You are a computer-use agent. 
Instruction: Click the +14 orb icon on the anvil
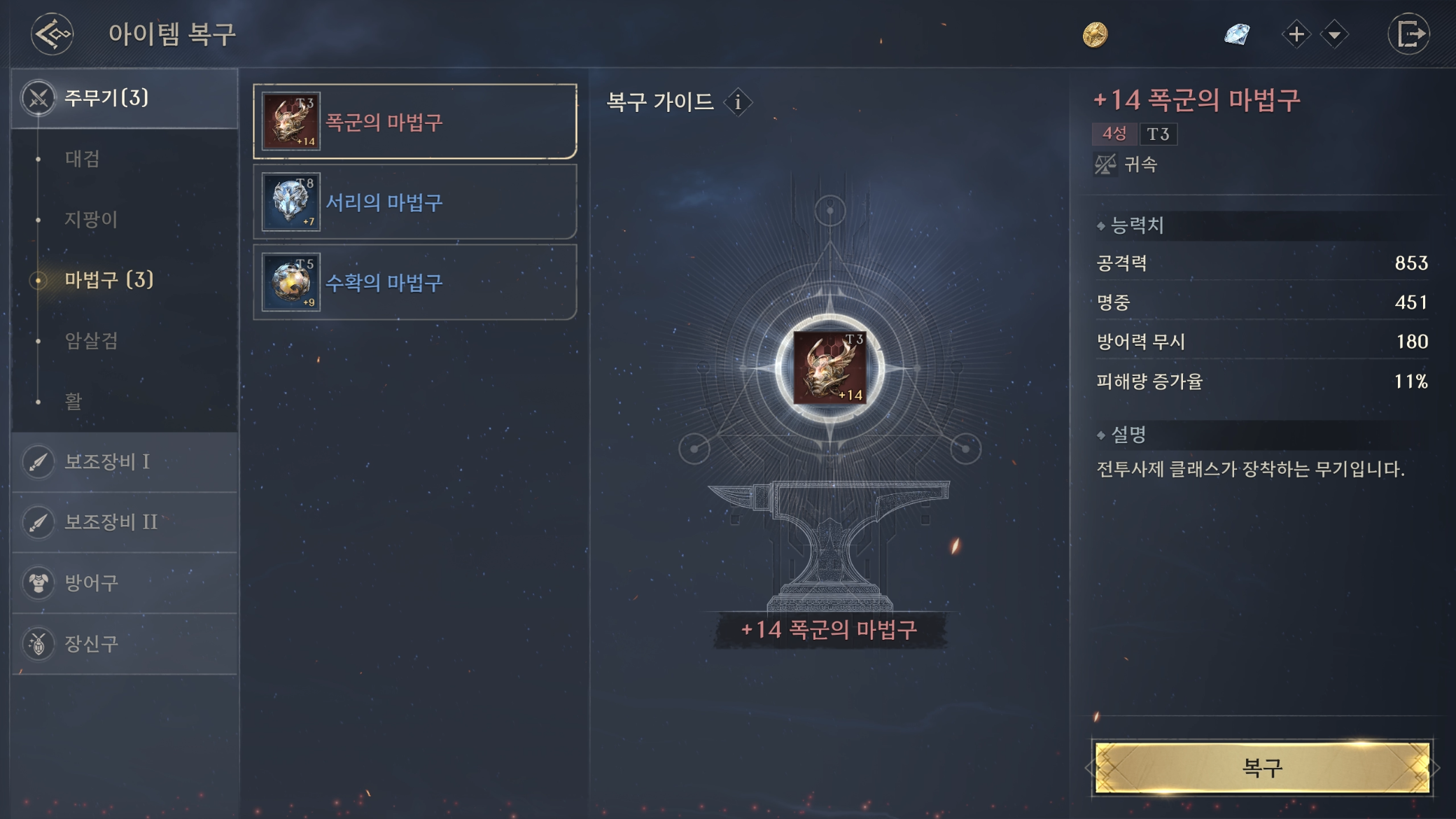click(x=829, y=367)
